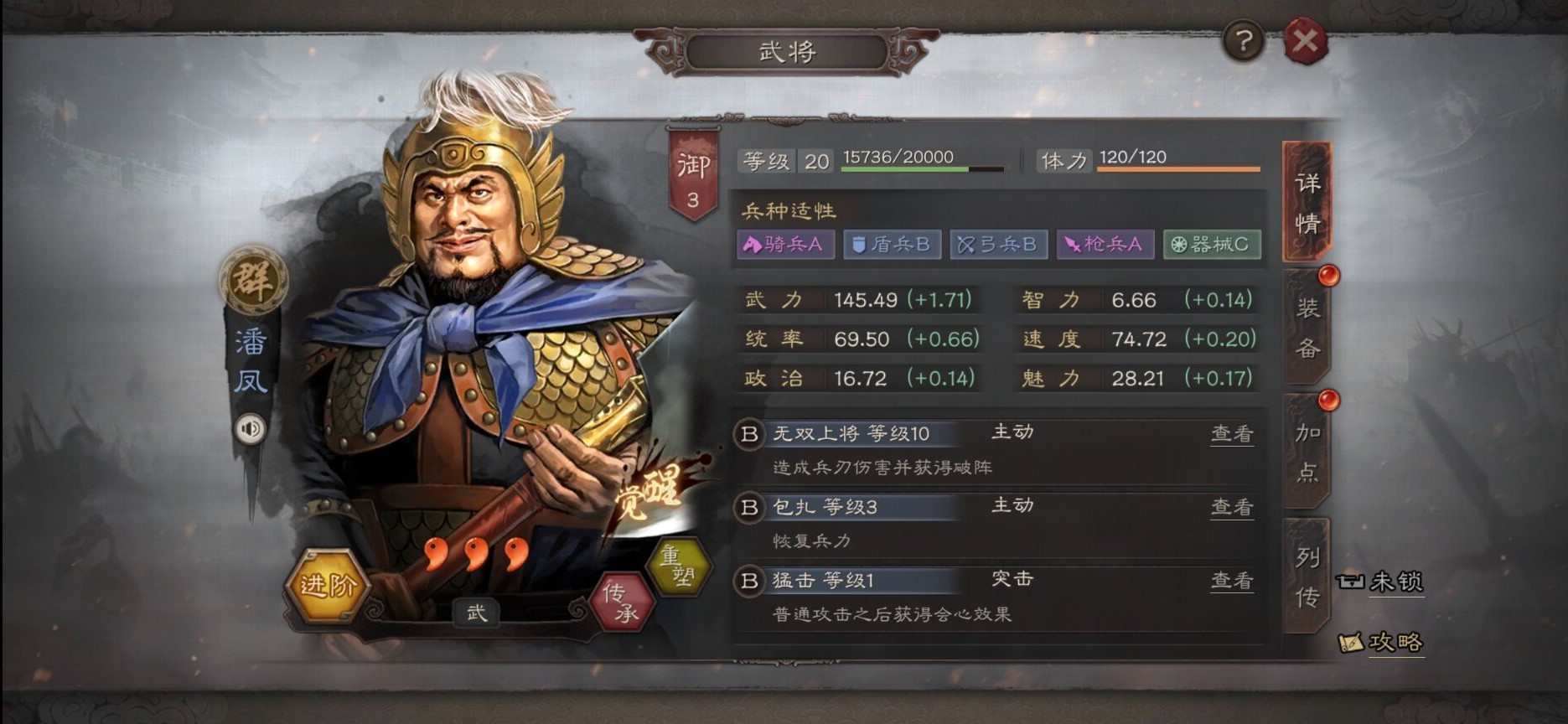Select the 弓兵B archer aptitude icon

998,245
